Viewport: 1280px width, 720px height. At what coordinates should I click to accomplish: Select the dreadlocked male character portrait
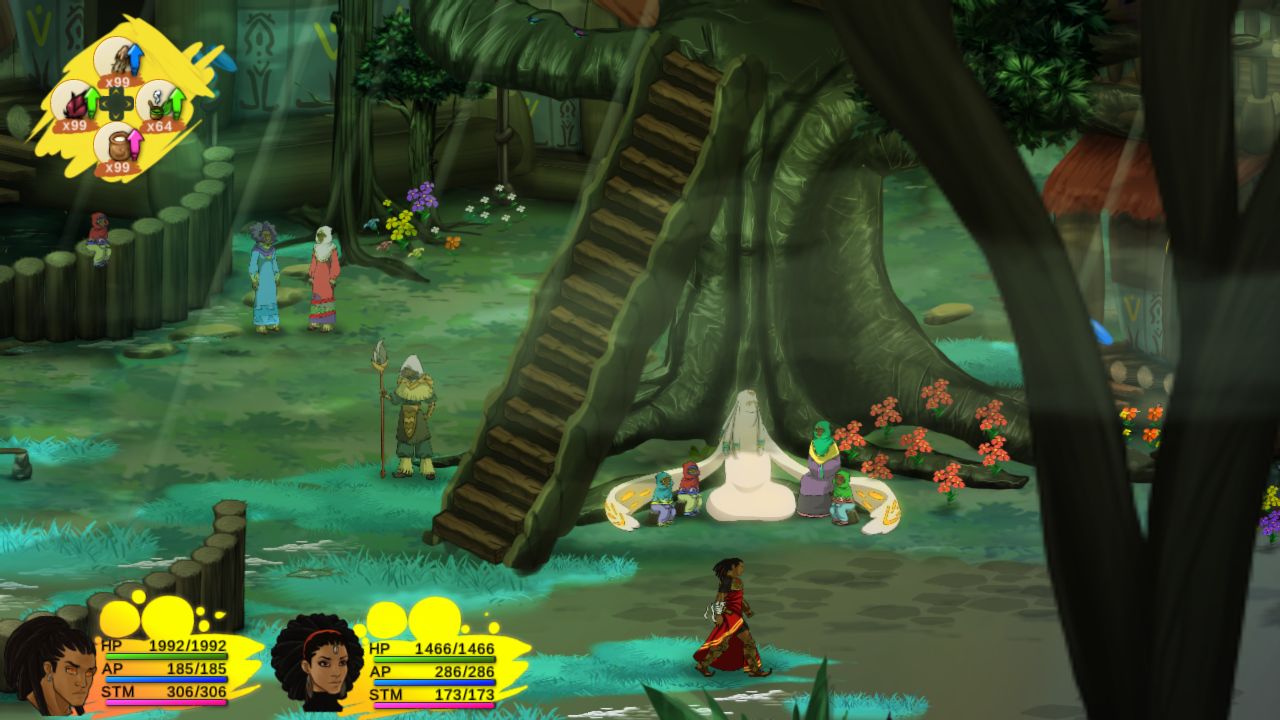[48, 664]
